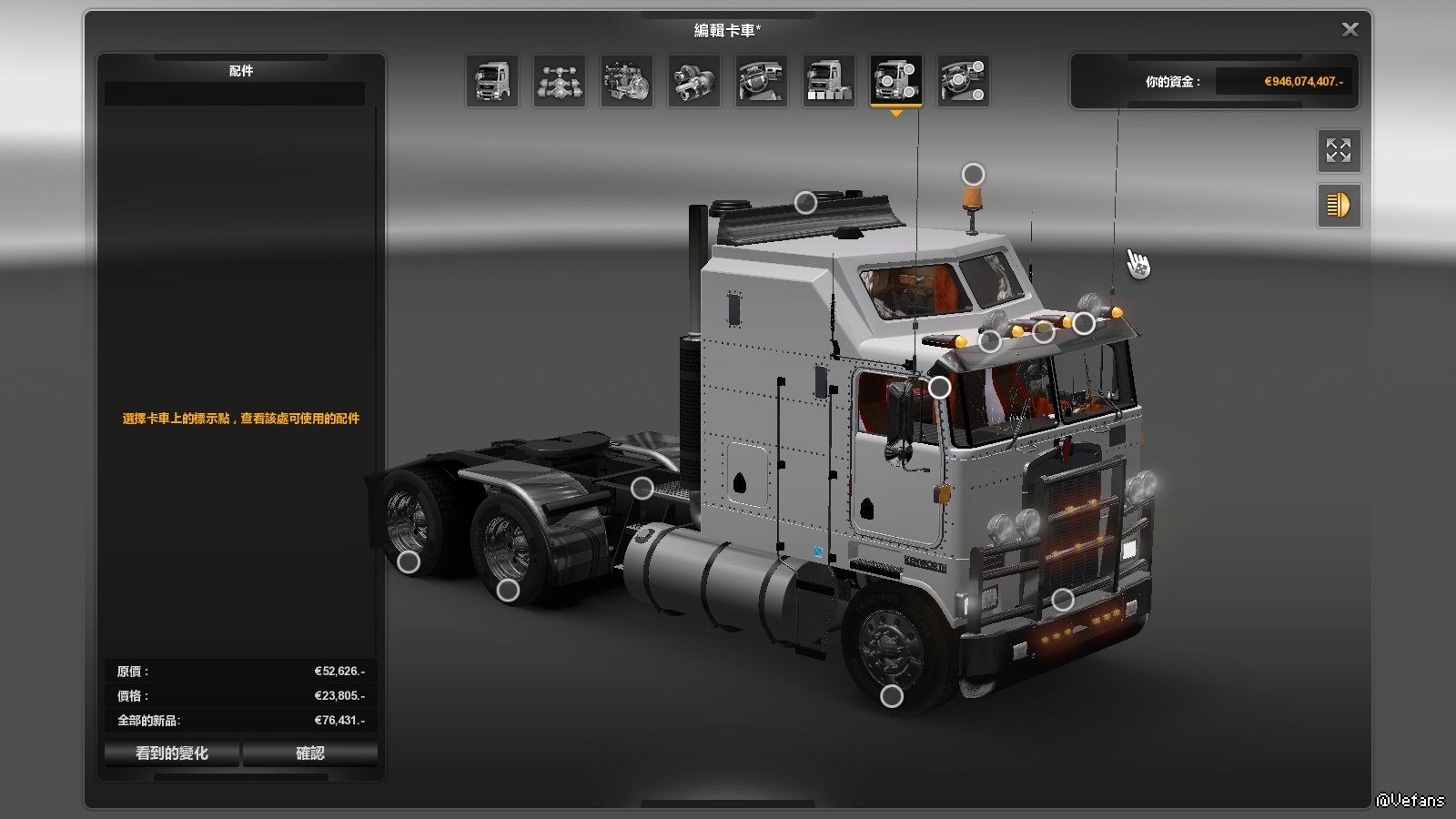Switch to the chassis tab
The height and width of the screenshot is (819, 1456).
click(560, 81)
